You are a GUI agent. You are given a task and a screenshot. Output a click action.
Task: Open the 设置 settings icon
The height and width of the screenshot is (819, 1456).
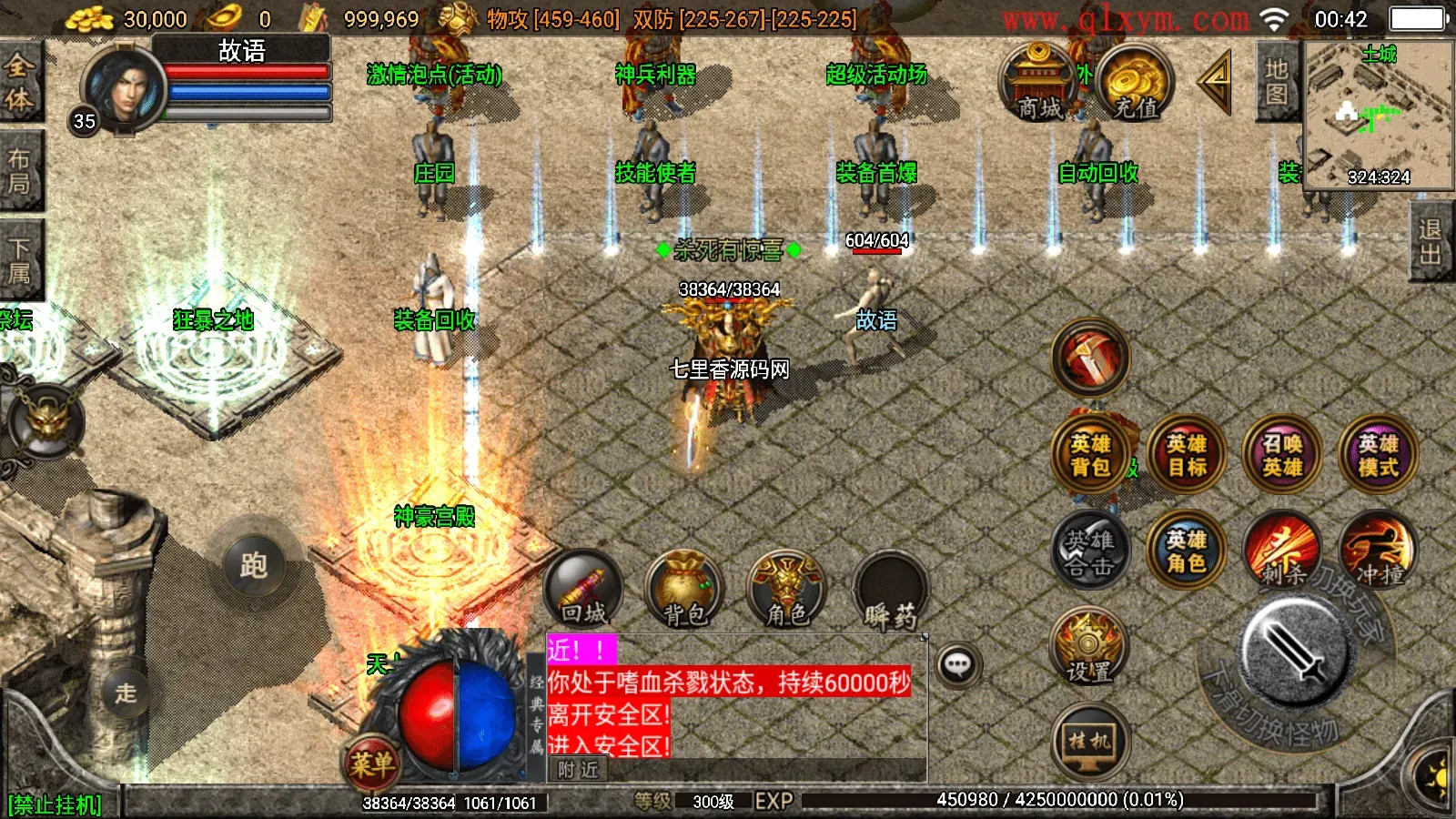(1088, 649)
